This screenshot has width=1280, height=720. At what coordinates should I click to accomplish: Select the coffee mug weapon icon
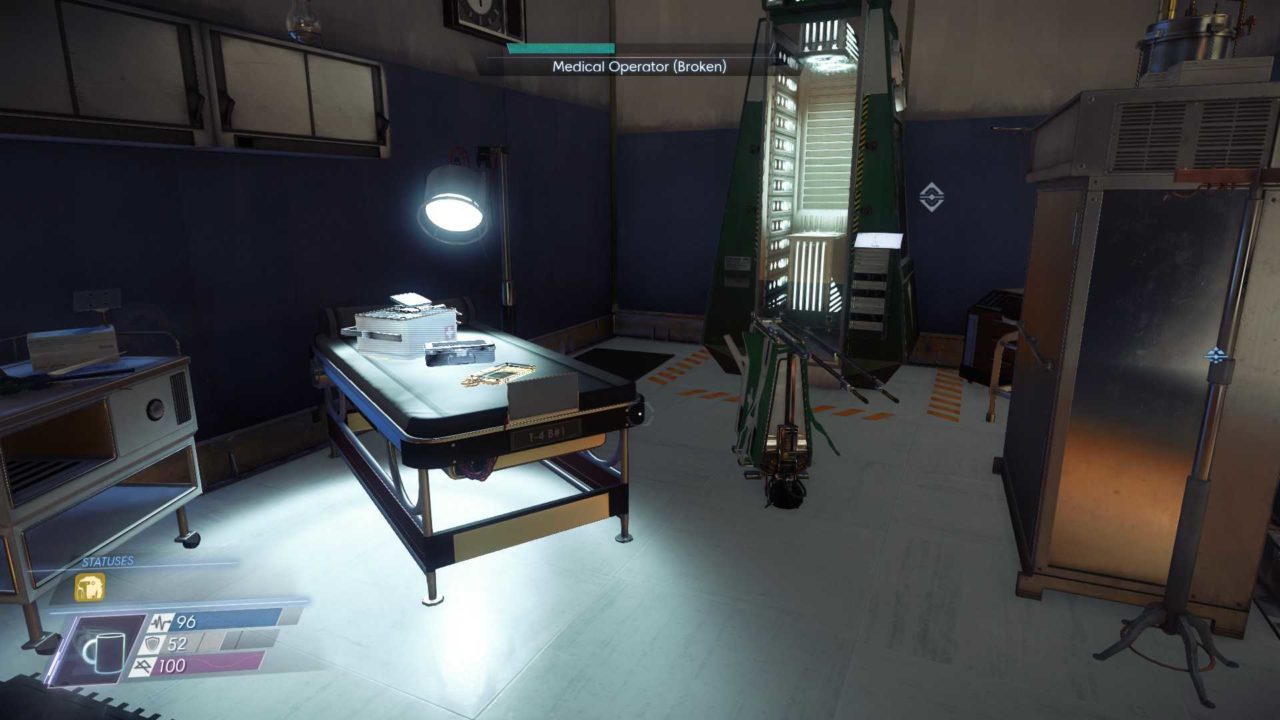(x=105, y=650)
